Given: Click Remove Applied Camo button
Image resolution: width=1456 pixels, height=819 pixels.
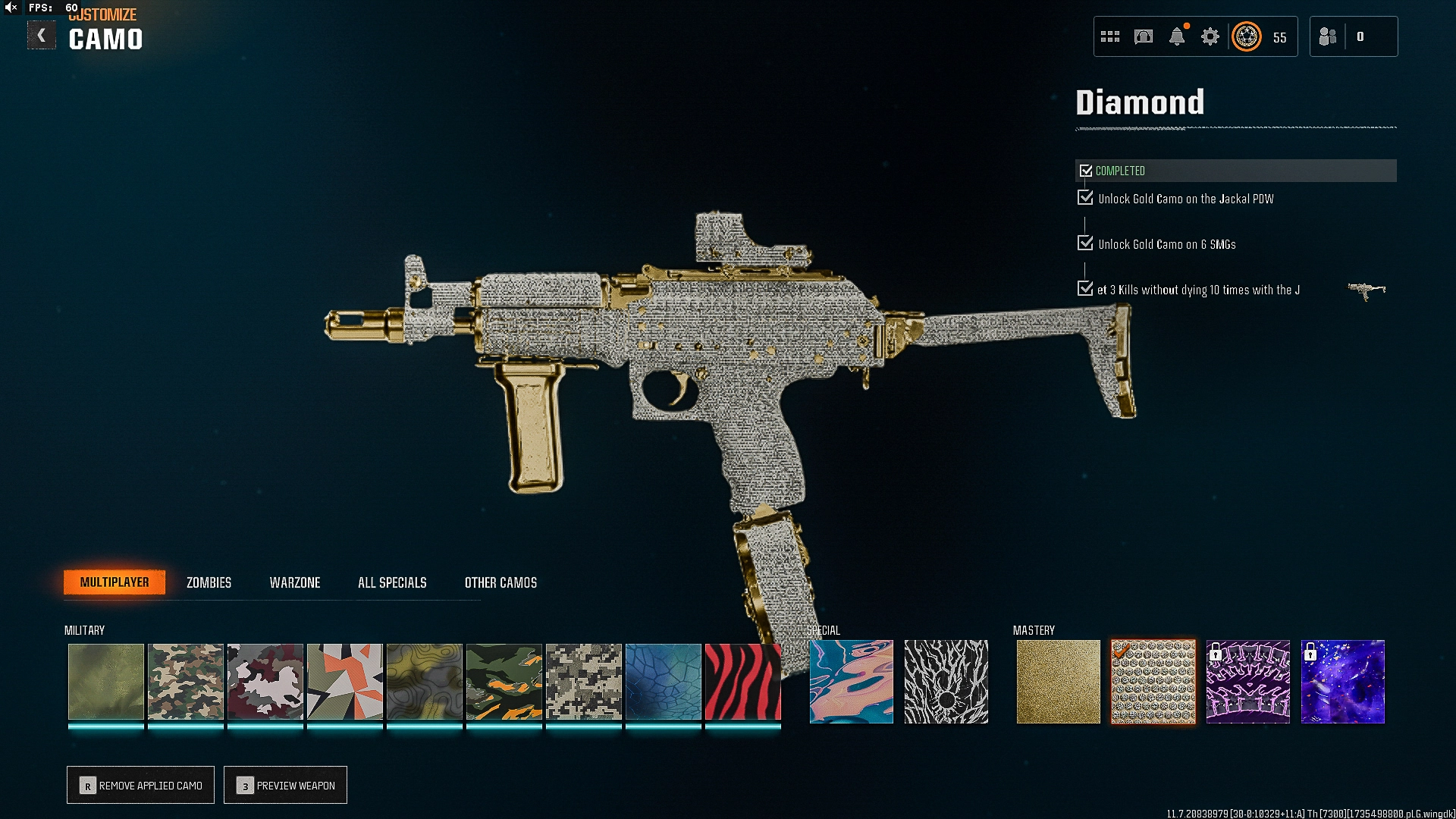Looking at the screenshot, I should click(x=140, y=785).
